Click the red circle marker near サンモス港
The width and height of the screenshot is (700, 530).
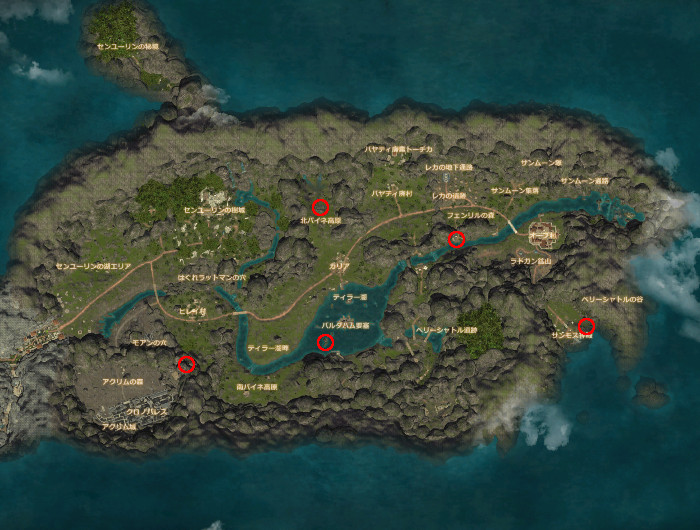(587, 325)
